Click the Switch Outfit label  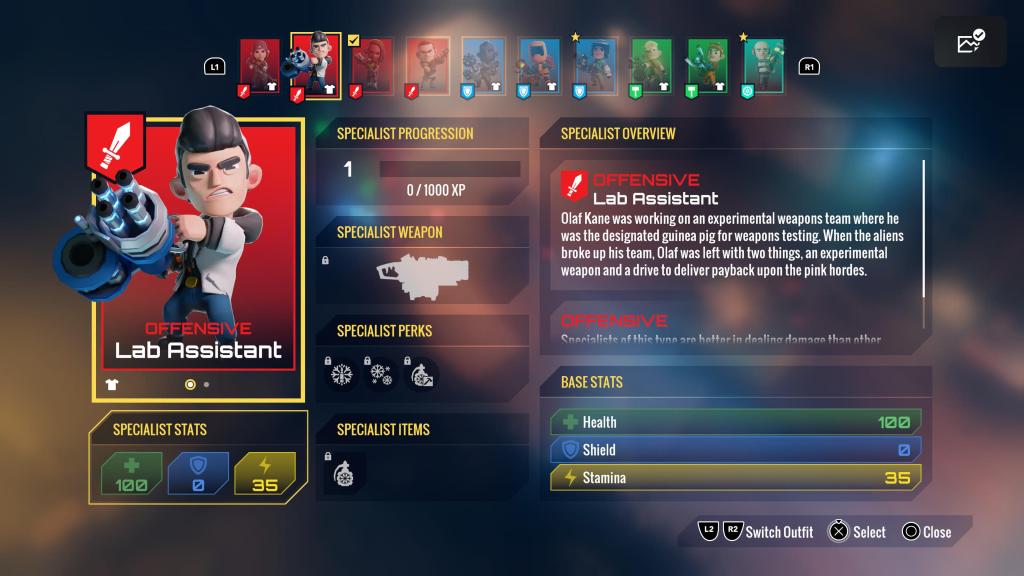779,532
